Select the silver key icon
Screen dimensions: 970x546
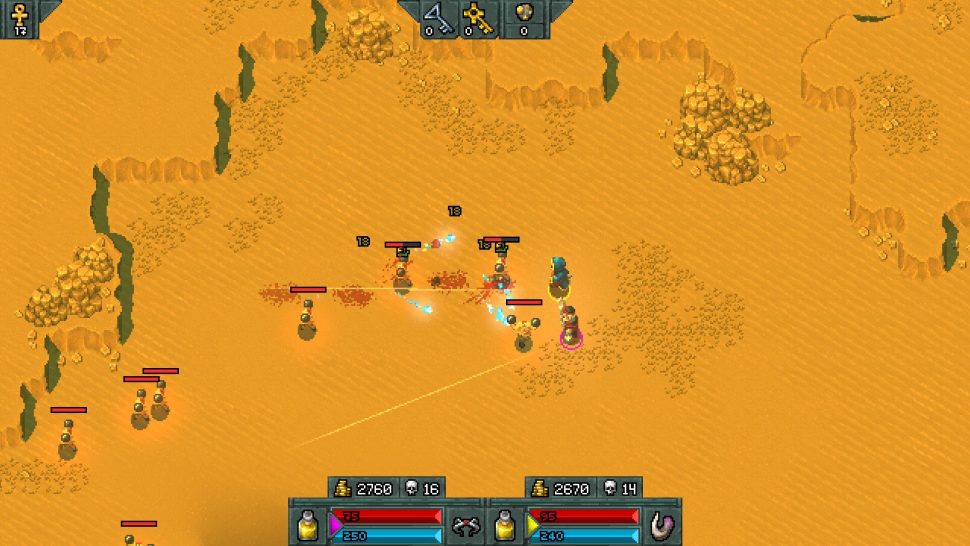tap(436, 14)
